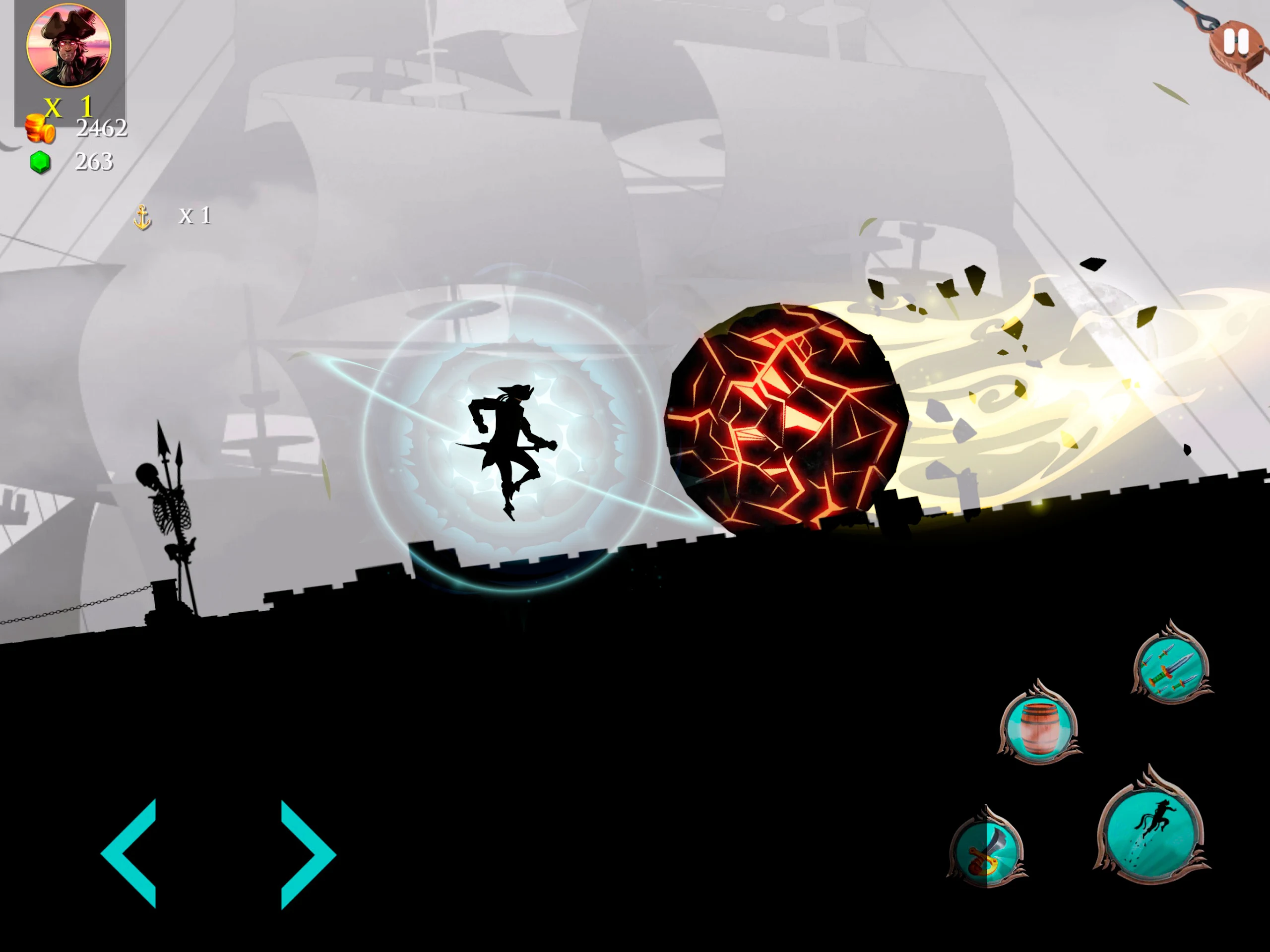Tap the right arrow movement control
The width and height of the screenshot is (1270, 952).
(x=307, y=854)
